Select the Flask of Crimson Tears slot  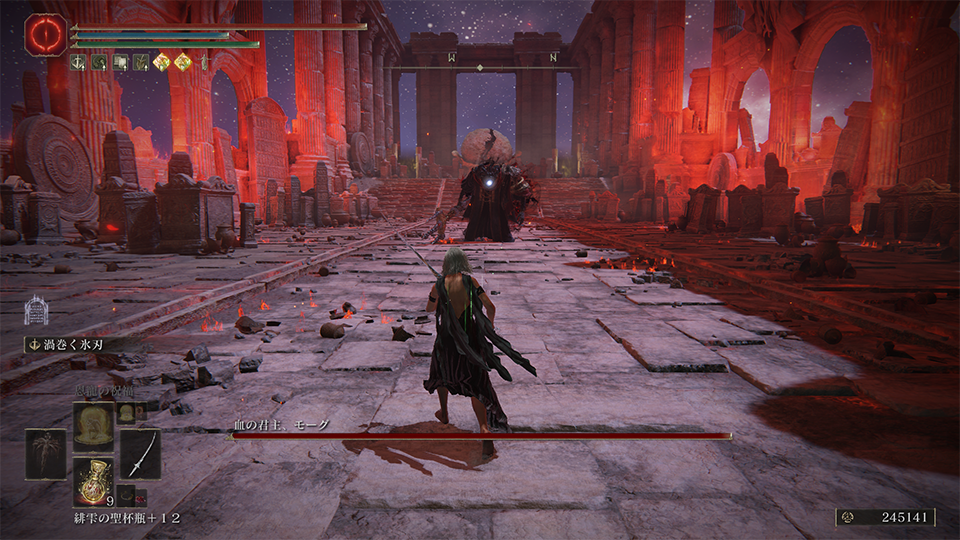coord(92,479)
